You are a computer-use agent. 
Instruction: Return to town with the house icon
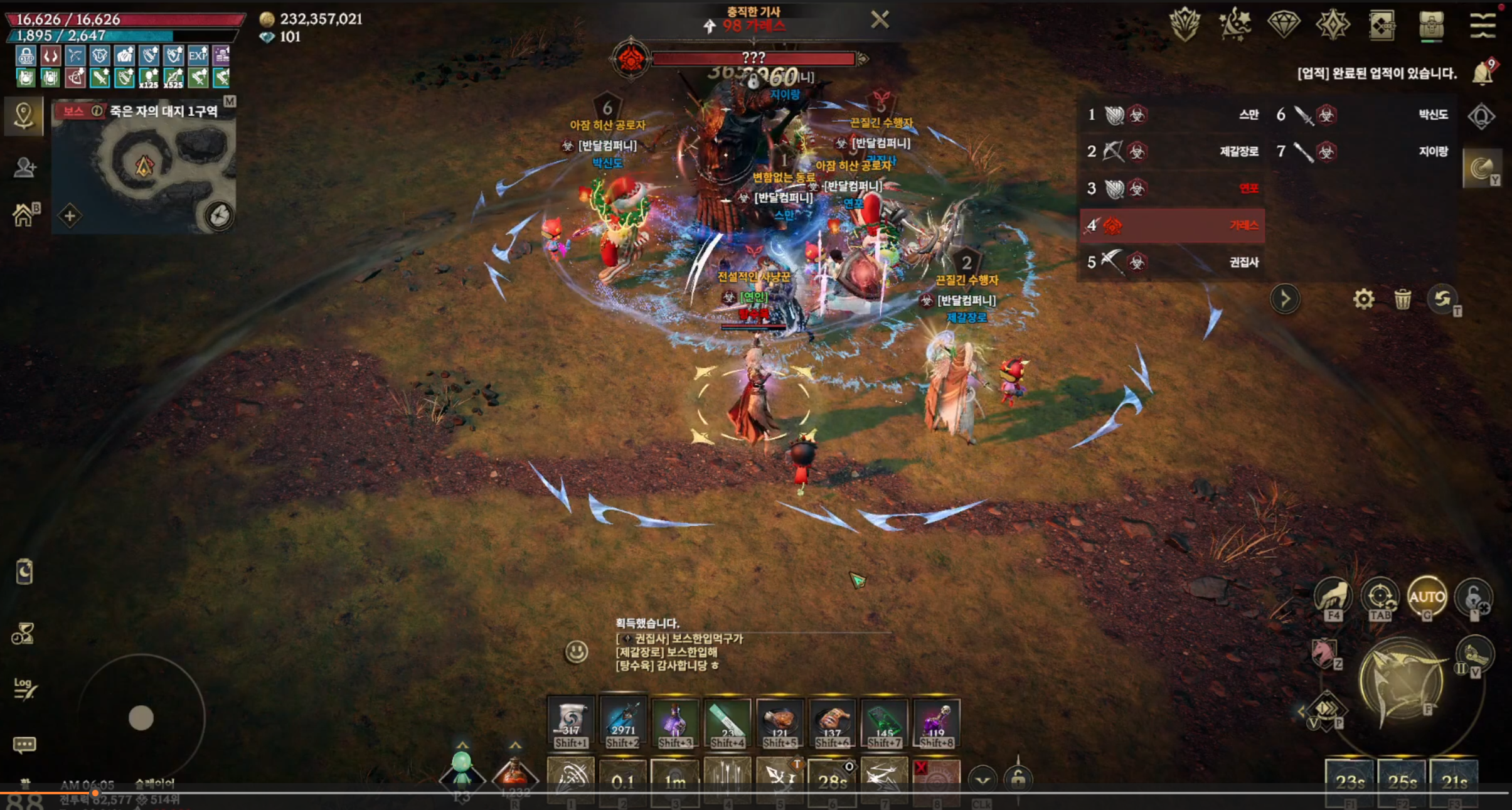coord(24,215)
